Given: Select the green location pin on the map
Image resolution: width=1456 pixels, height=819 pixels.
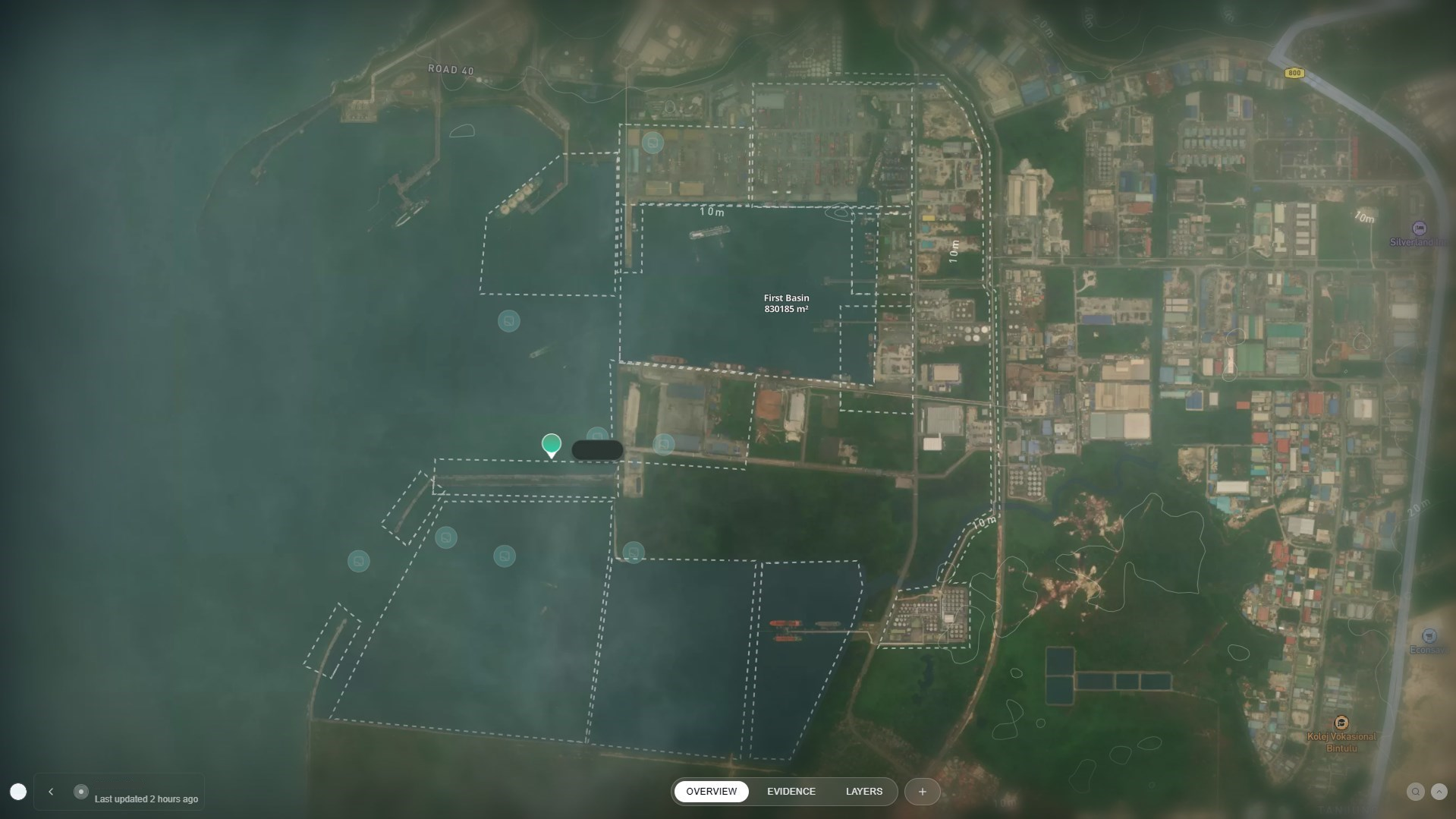Looking at the screenshot, I should [x=552, y=444].
